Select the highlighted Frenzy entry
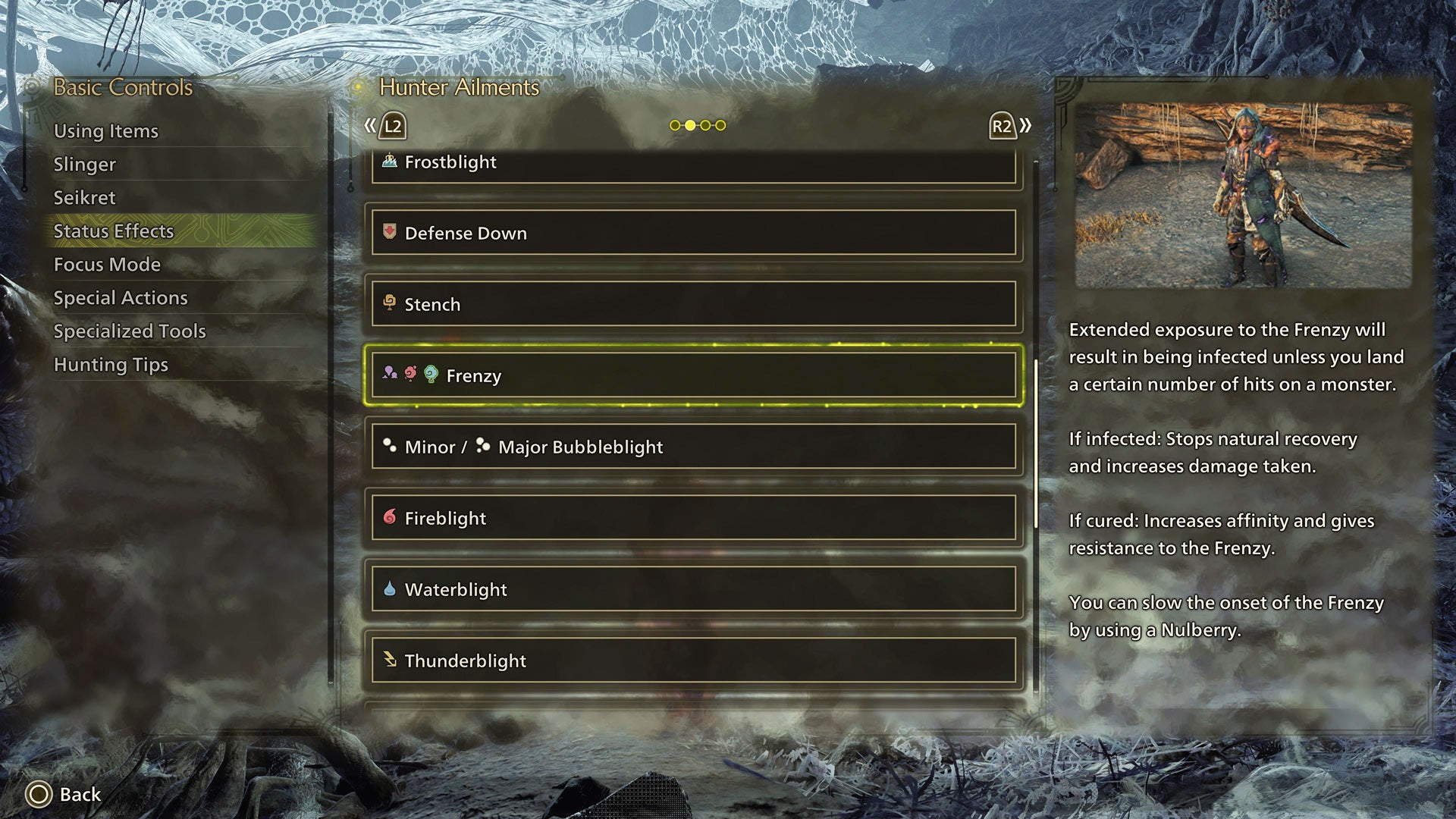The height and width of the screenshot is (819, 1456). click(694, 375)
